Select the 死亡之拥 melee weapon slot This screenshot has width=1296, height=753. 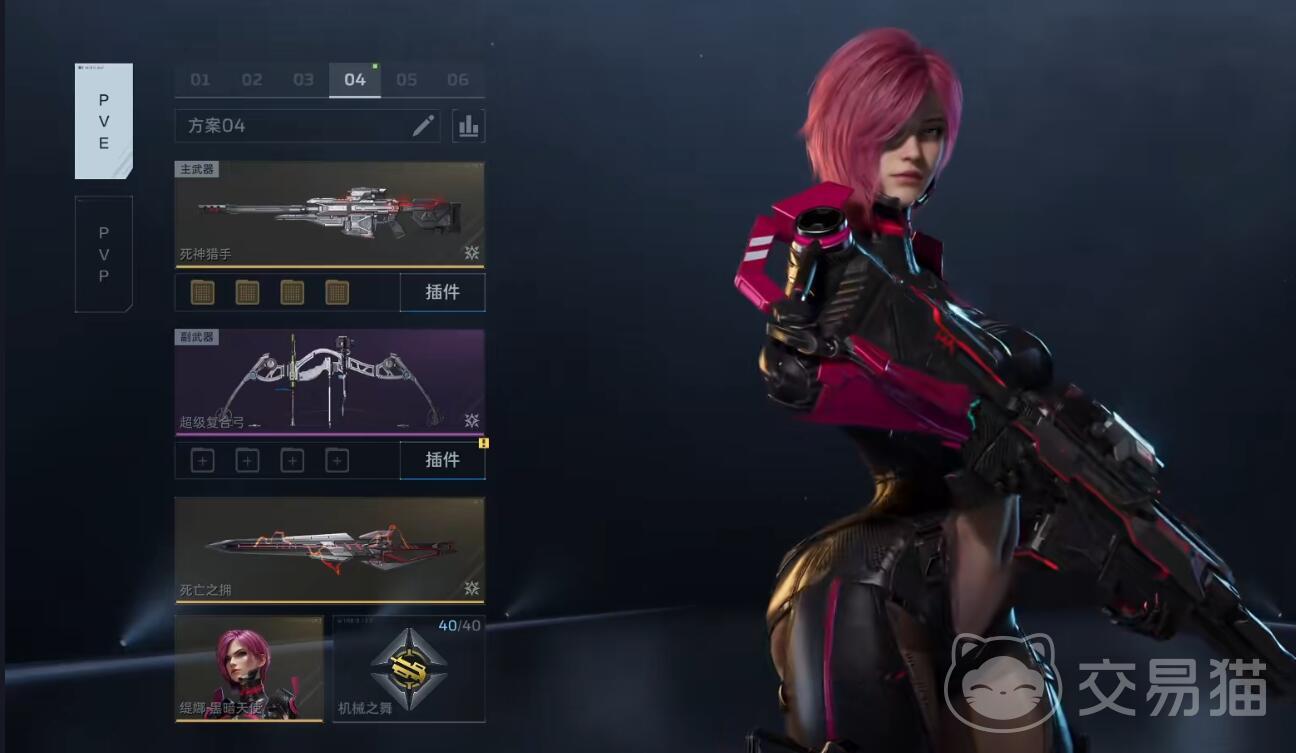pyautogui.click(x=329, y=550)
